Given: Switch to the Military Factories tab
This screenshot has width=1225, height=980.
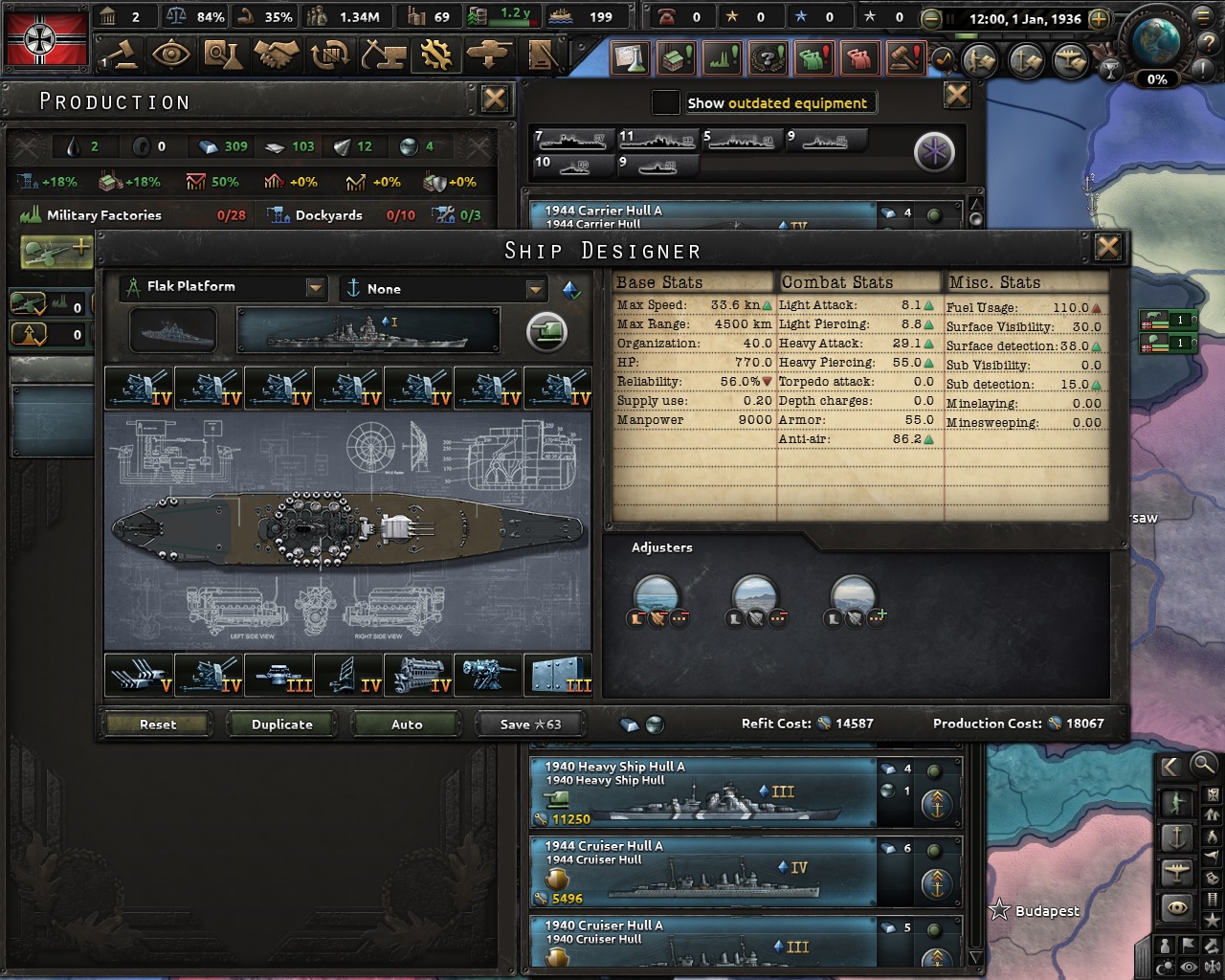Looking at the screenshot, I should pos(105,214).
